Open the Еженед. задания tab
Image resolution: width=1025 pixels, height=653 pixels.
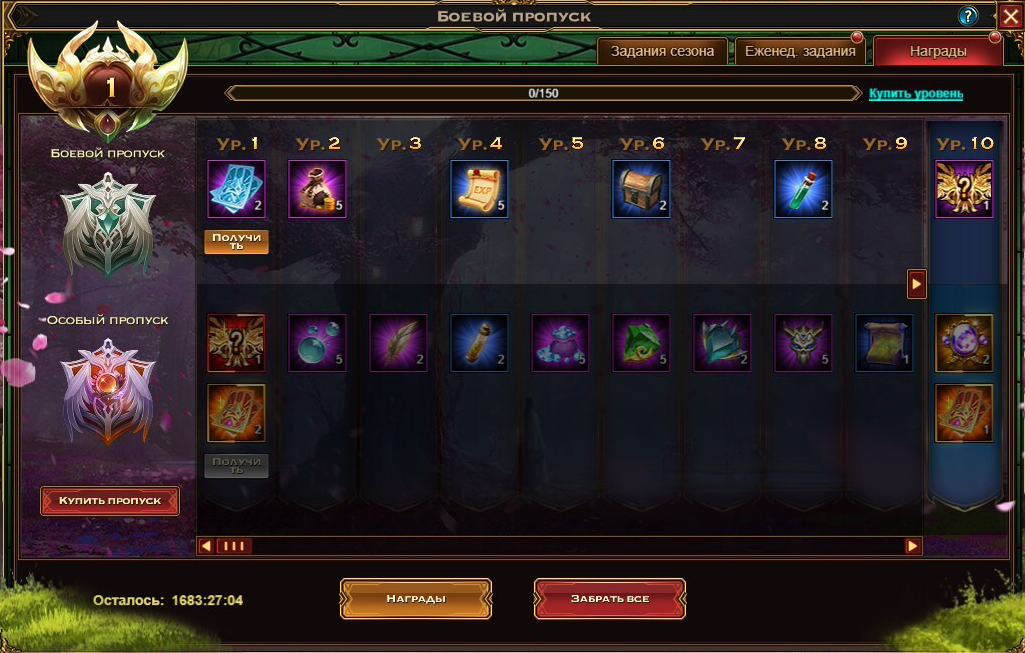click(x=800, y=52)
